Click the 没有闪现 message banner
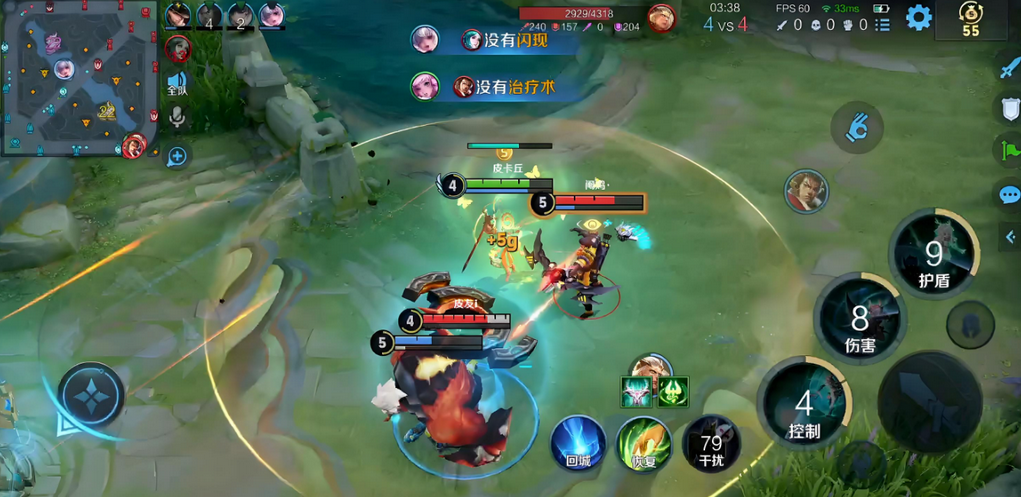The image size is (1021, 497). point(497,39)
